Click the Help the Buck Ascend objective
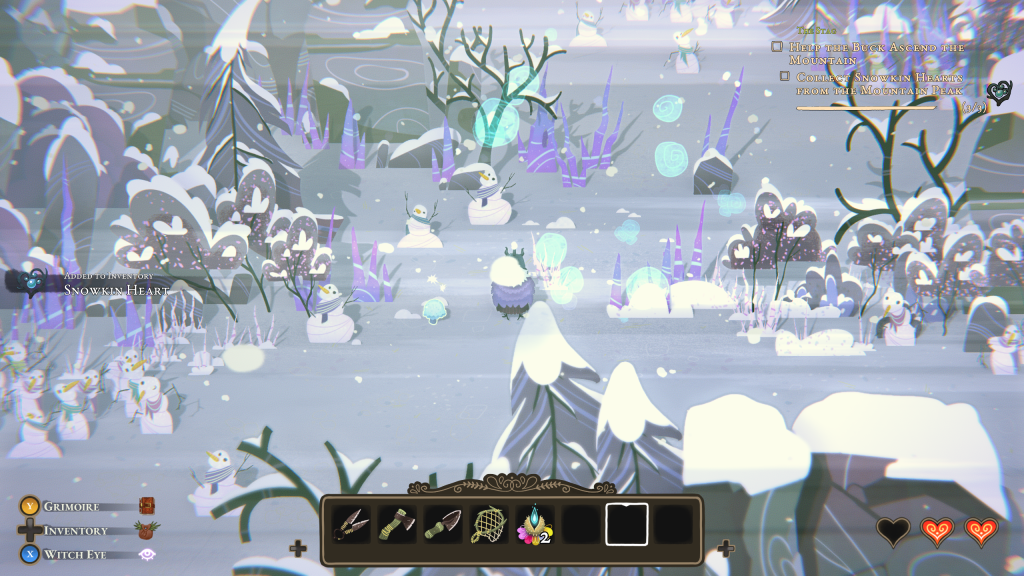Viewport: 1024px width, 576px height. pos(877,53)
